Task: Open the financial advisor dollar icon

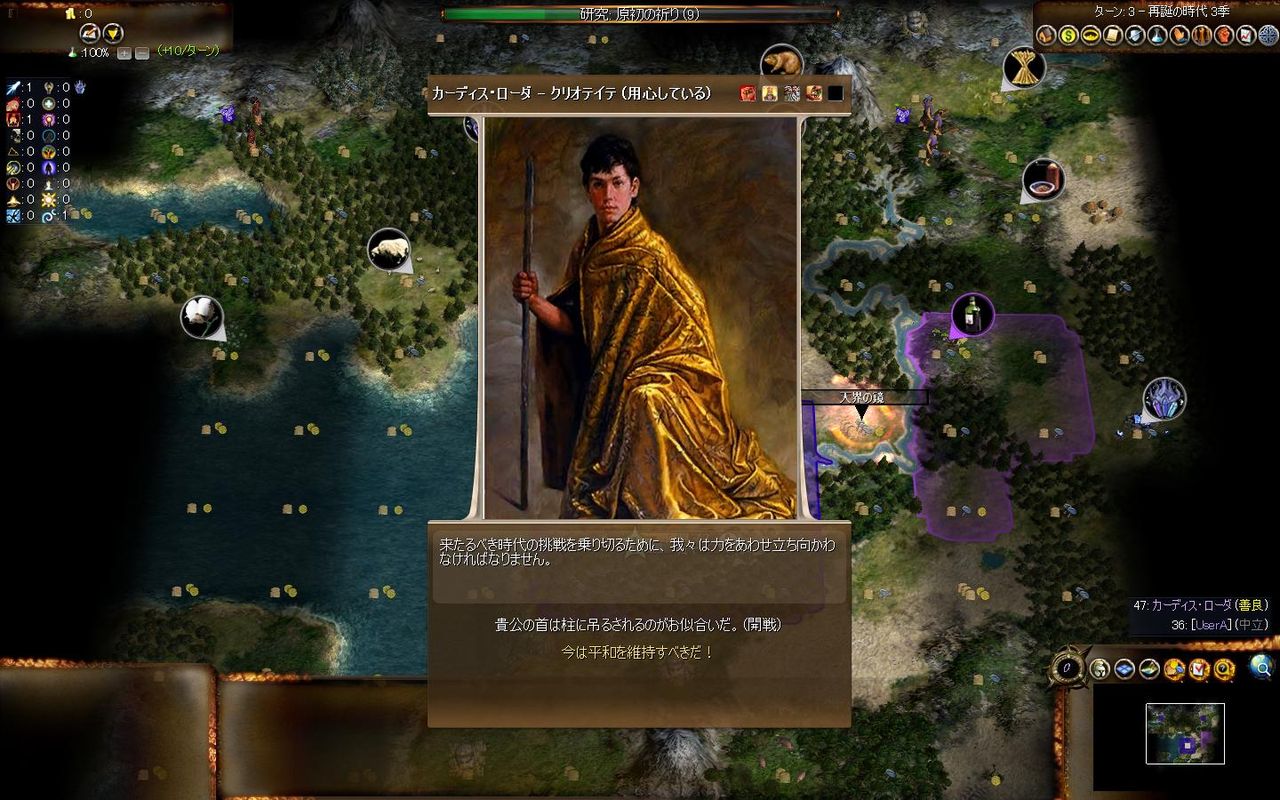Action: pyautogui.click(x=1067, y=33)
